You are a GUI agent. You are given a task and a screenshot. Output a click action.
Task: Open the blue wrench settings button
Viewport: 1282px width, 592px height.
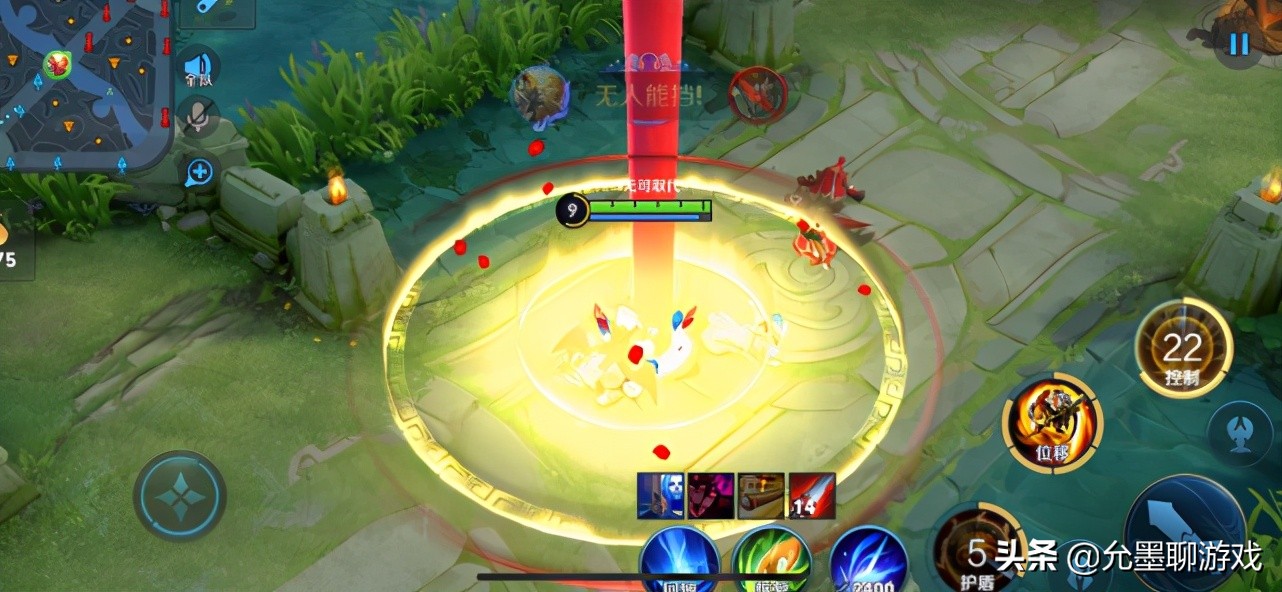(x=216, y=11)
